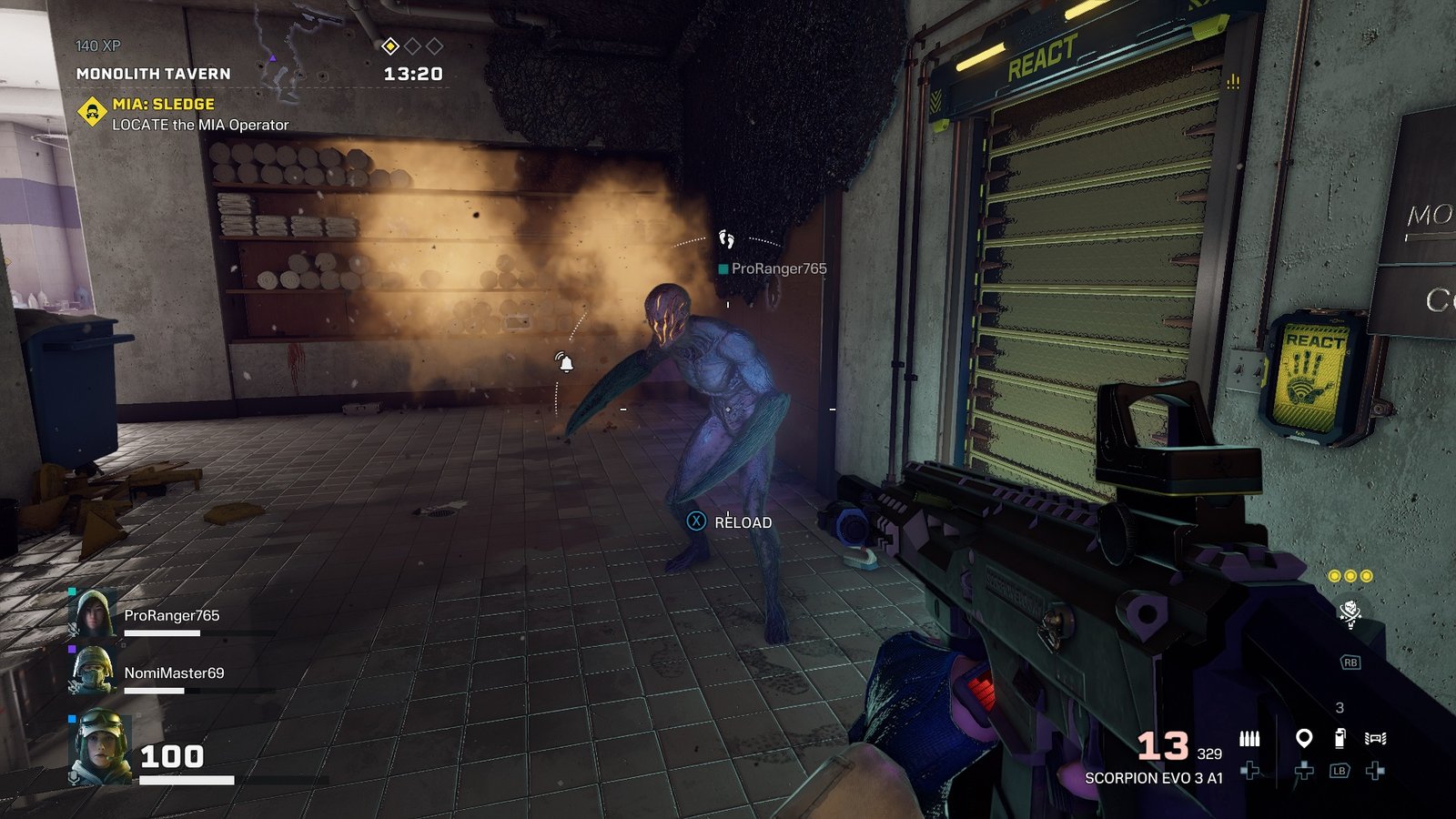Select the MIA: Sledge objective tracker
Image resolution: width=1456 pixels, height=819 pixels.
[x=164, y=105]
